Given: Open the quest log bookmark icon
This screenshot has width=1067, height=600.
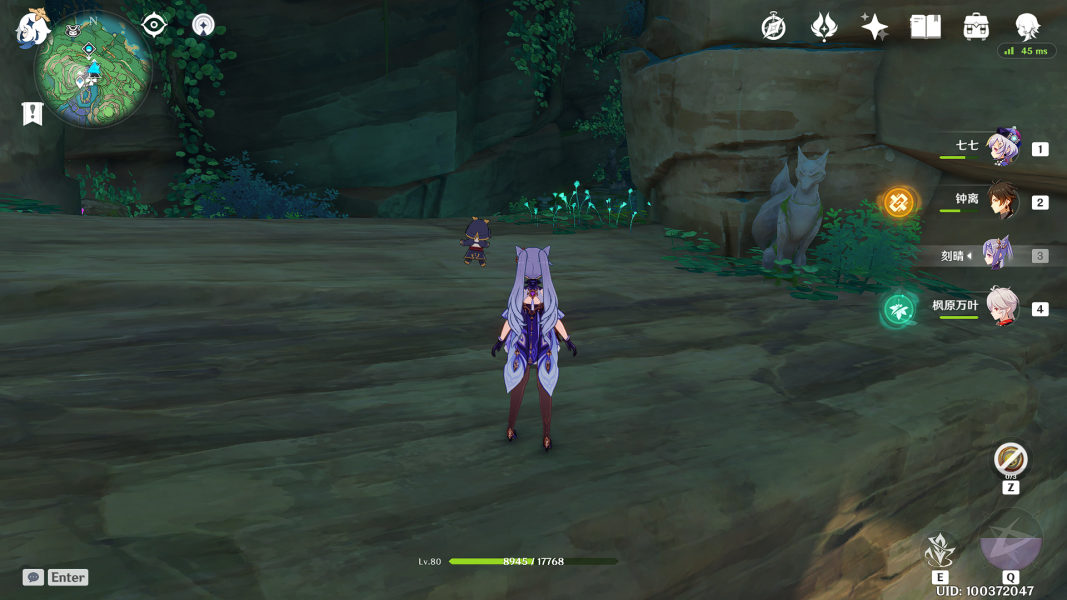Looking at the screenshot, I should click(x=33, y=113).
